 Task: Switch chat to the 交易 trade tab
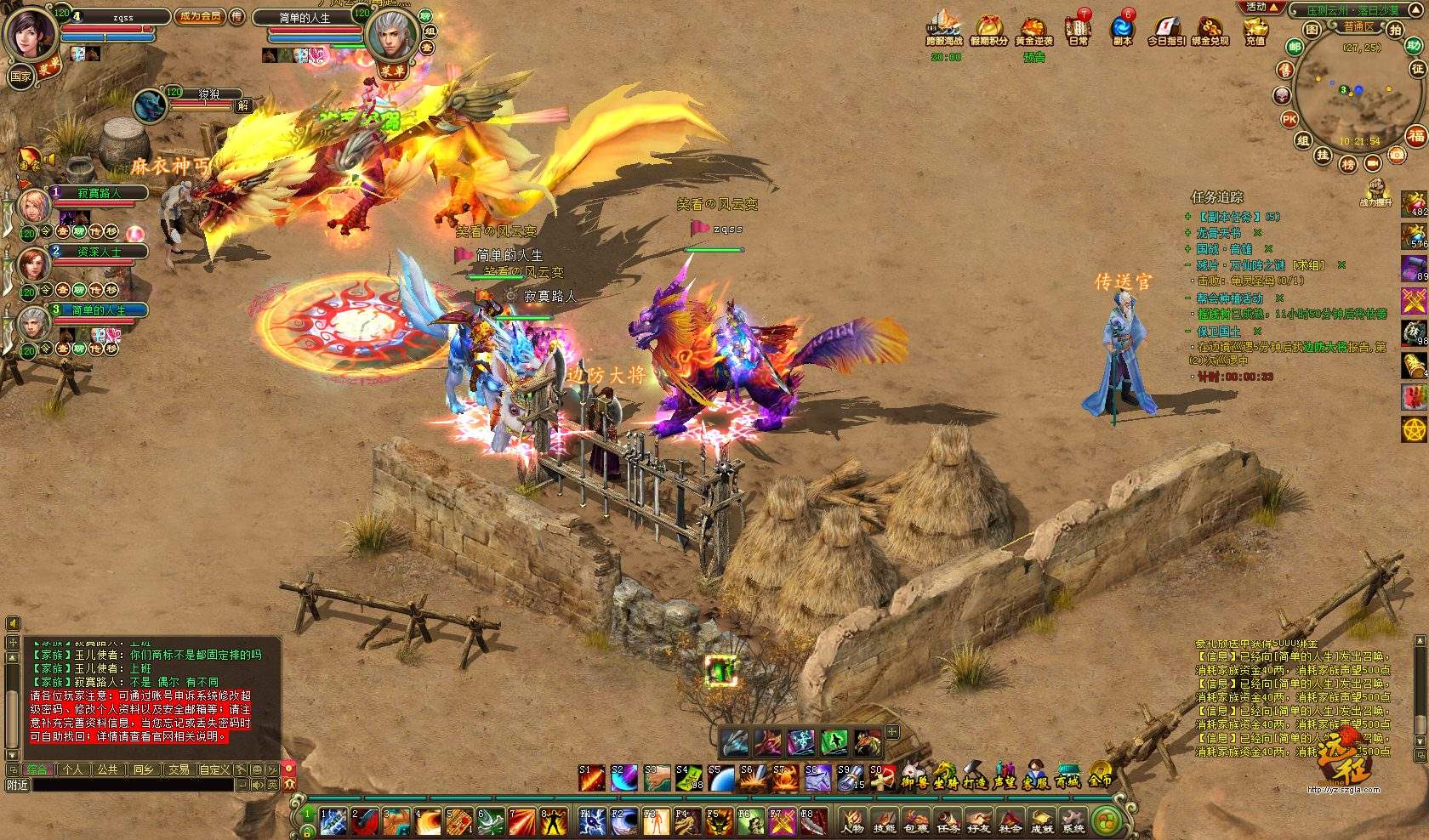click(x=179, y=769)
